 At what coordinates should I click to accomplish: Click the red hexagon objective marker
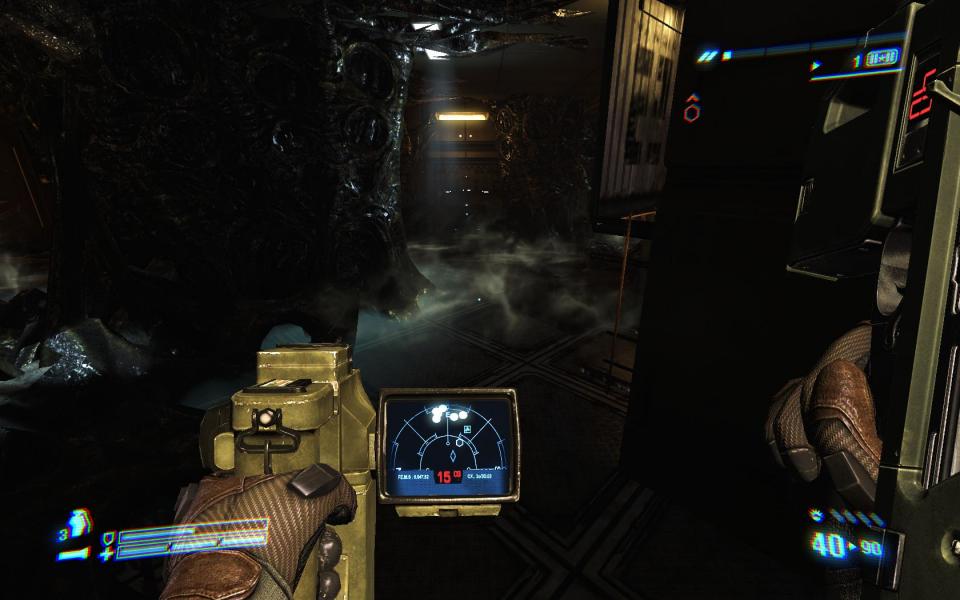pos(691,113)
